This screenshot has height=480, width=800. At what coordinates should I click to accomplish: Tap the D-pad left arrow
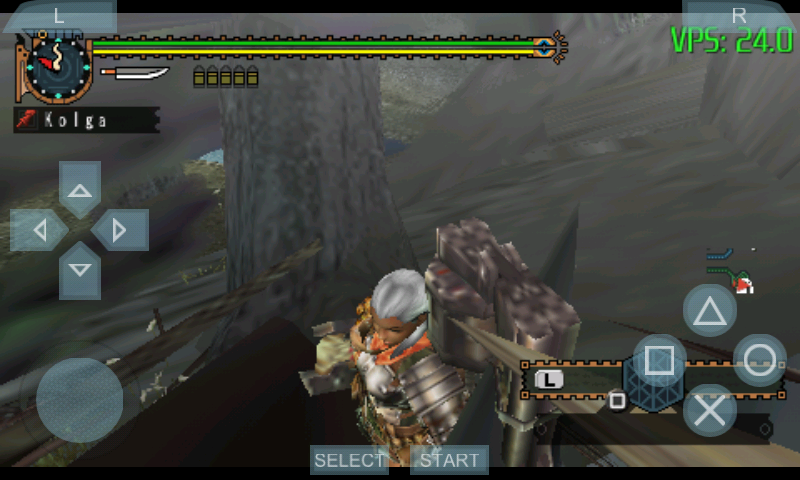(39, 231)
